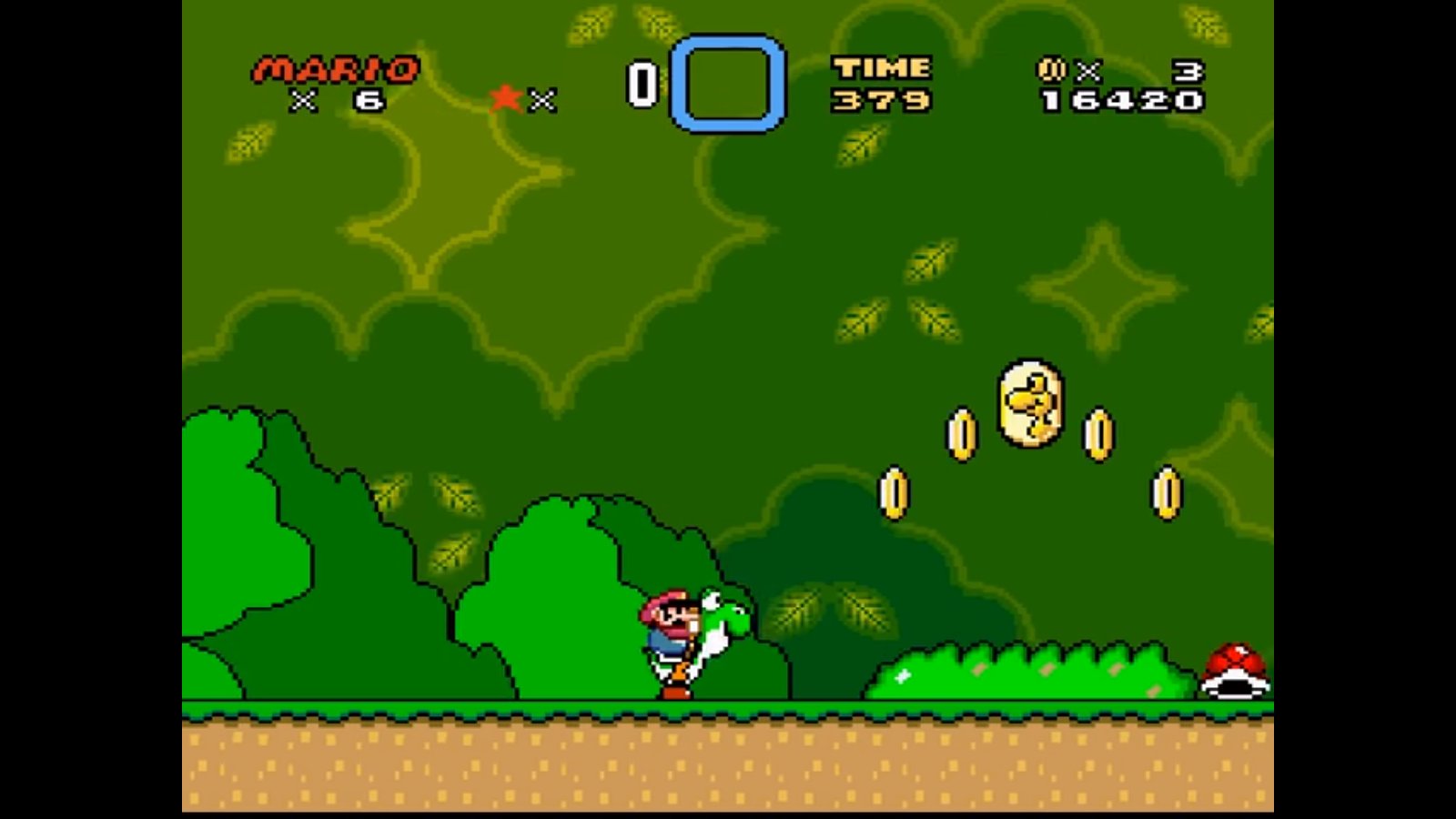Select the leftmost floating coin
The height and width of the screenshot is (819, 1456).
point(894,491)
